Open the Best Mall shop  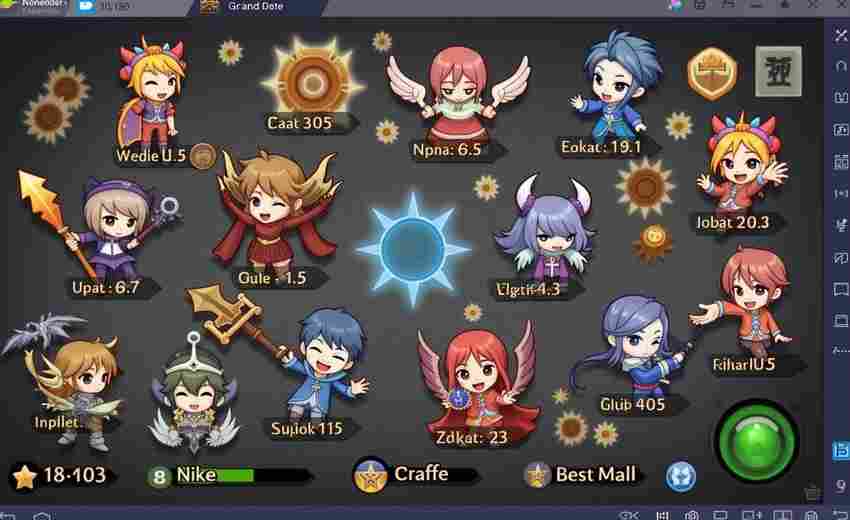pos(585,474)
